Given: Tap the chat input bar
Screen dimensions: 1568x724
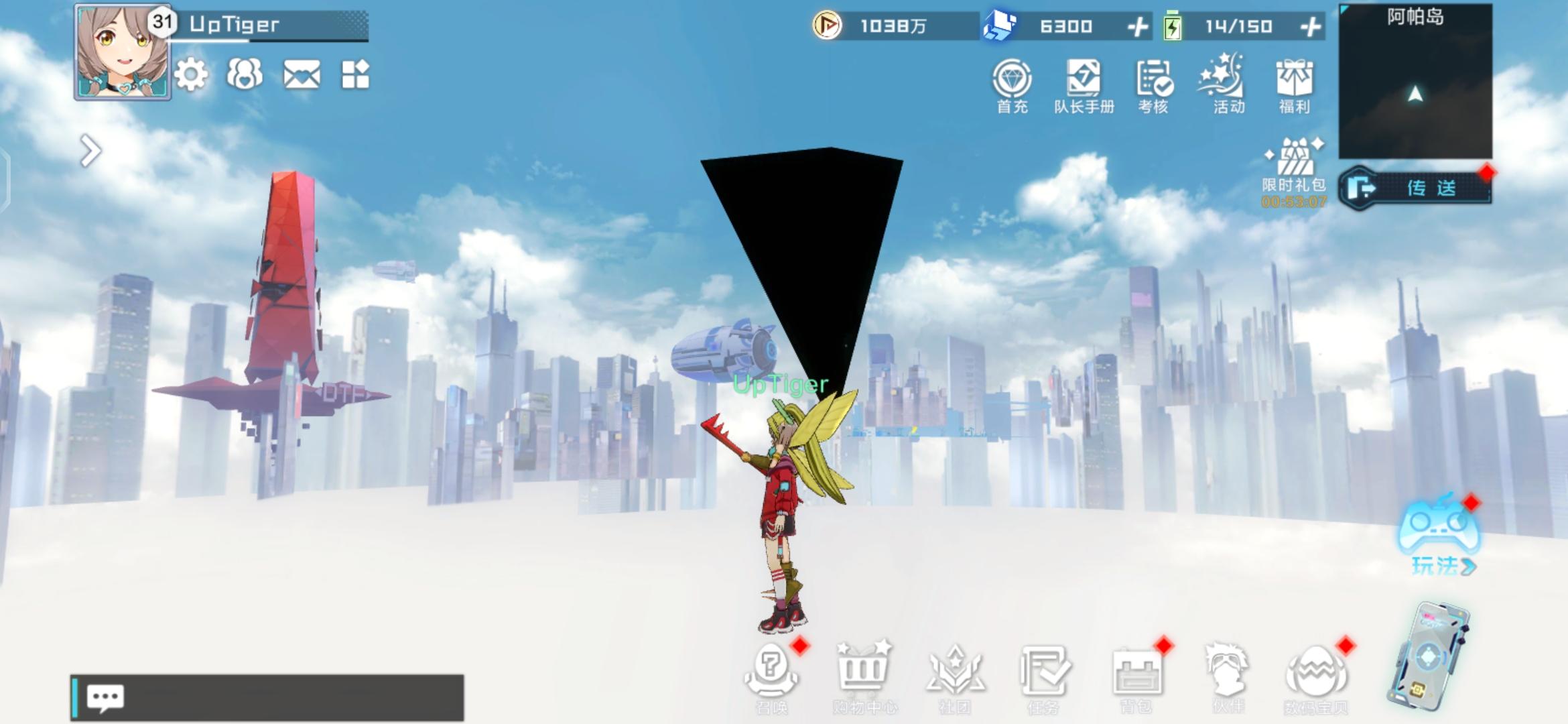Looking at the screenshot, I should [x=268, y=697].
